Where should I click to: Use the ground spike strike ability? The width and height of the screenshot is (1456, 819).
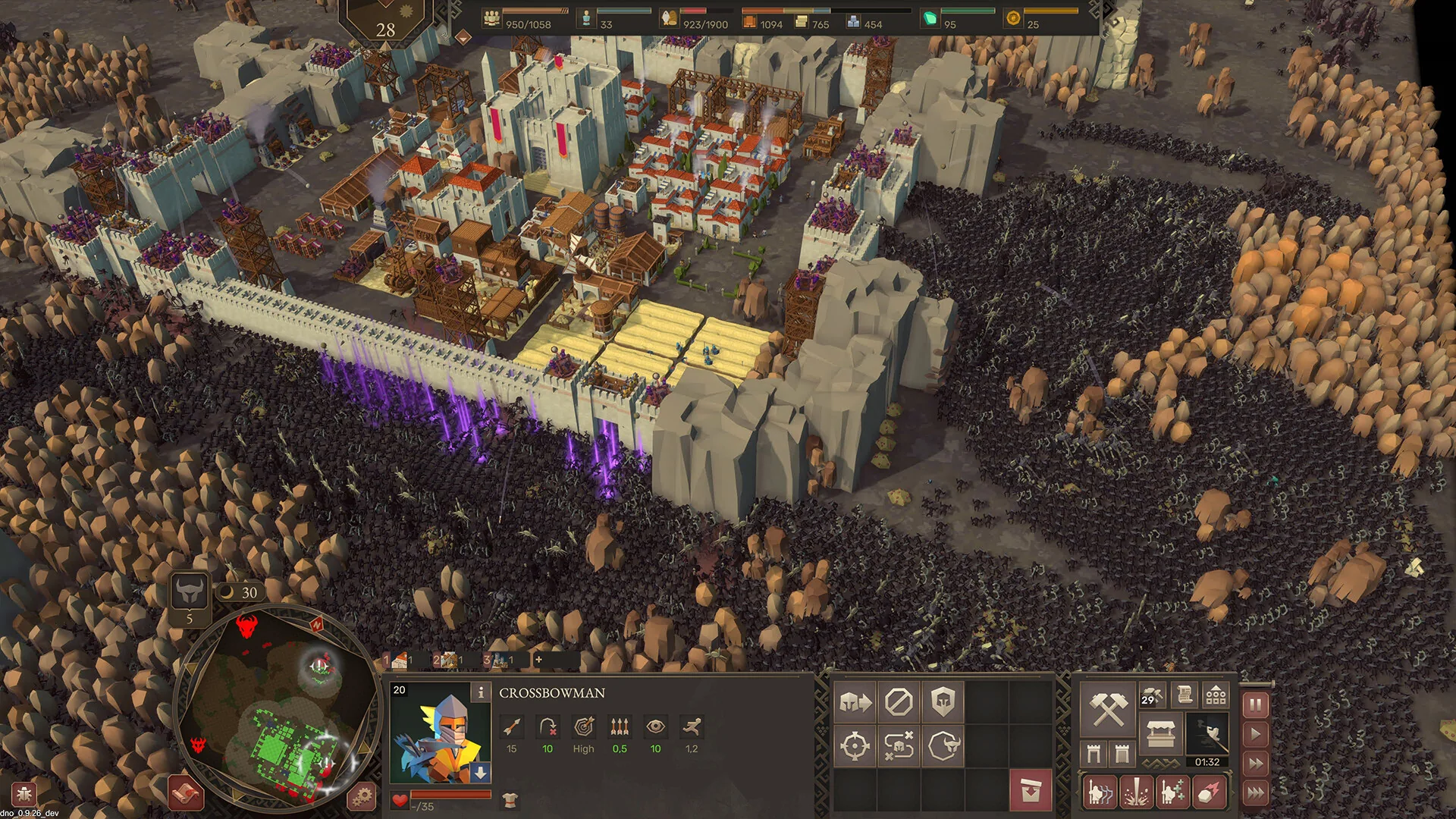[x=1136, y=792]
